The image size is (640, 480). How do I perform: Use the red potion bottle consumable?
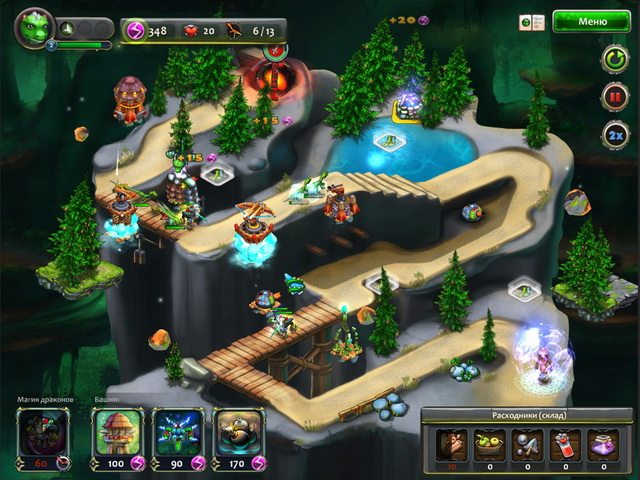564,443
